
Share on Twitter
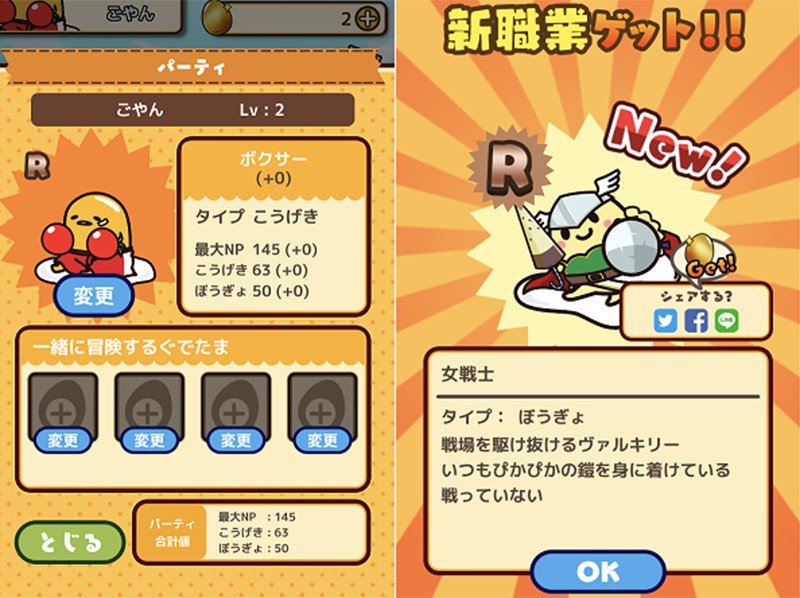tap(668, 321)
